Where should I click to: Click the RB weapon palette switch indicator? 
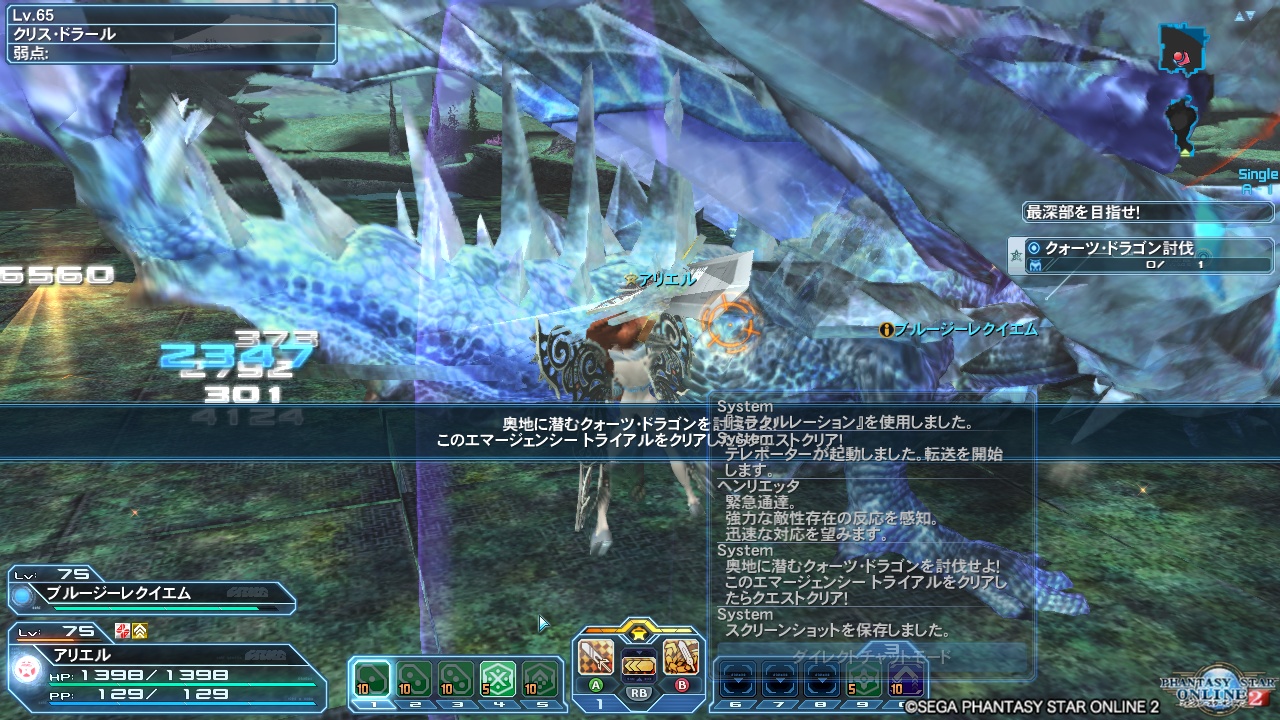pyautogui.click(x=639, y=693)
